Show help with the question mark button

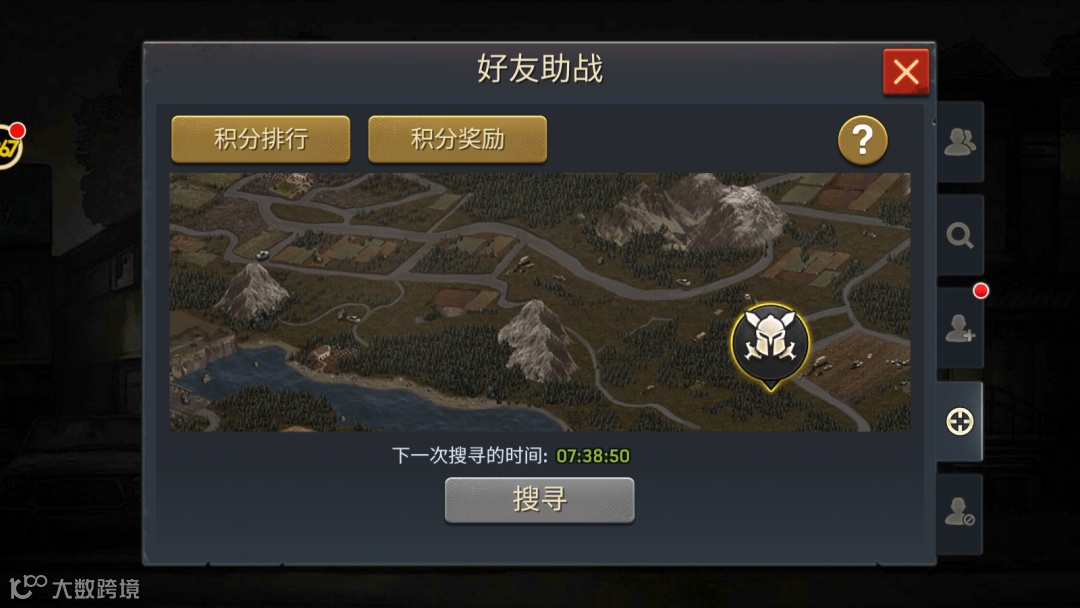point(862,141)
